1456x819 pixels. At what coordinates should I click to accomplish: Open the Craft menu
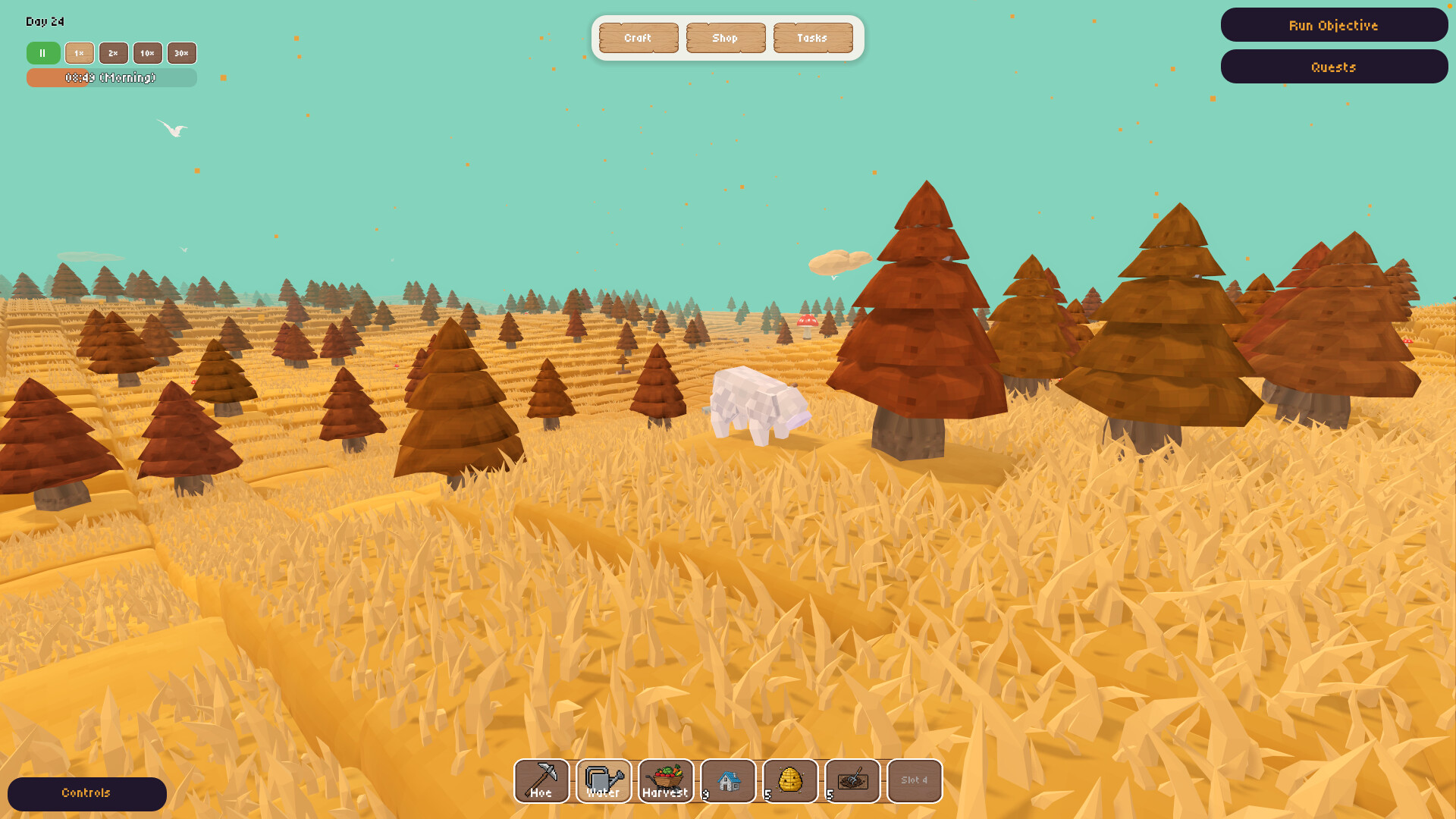(x=639, y=37)
